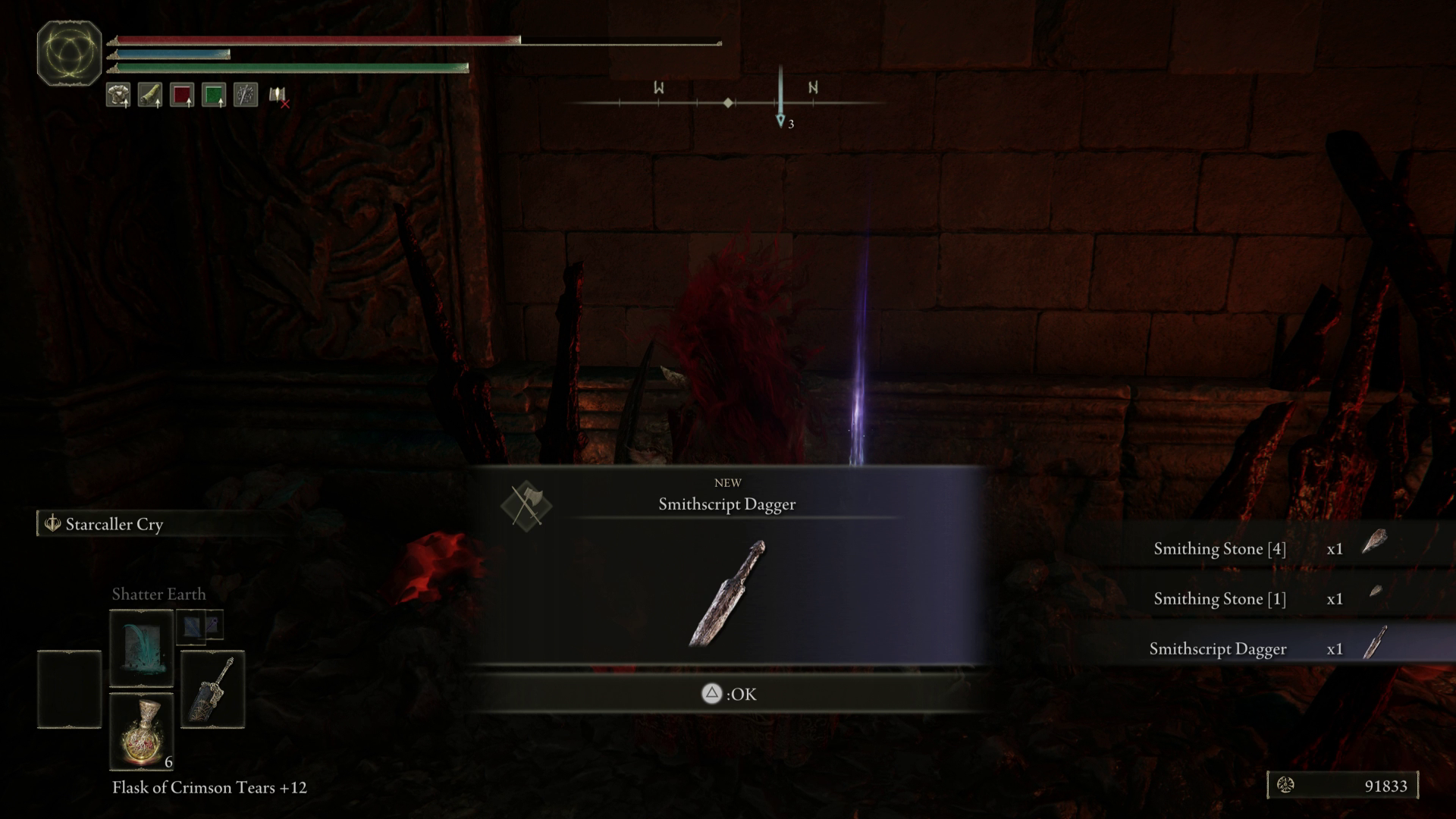This screenshot has width=1456, height=819.
Task: Click the green square buff icon
Action: (214, 96)
